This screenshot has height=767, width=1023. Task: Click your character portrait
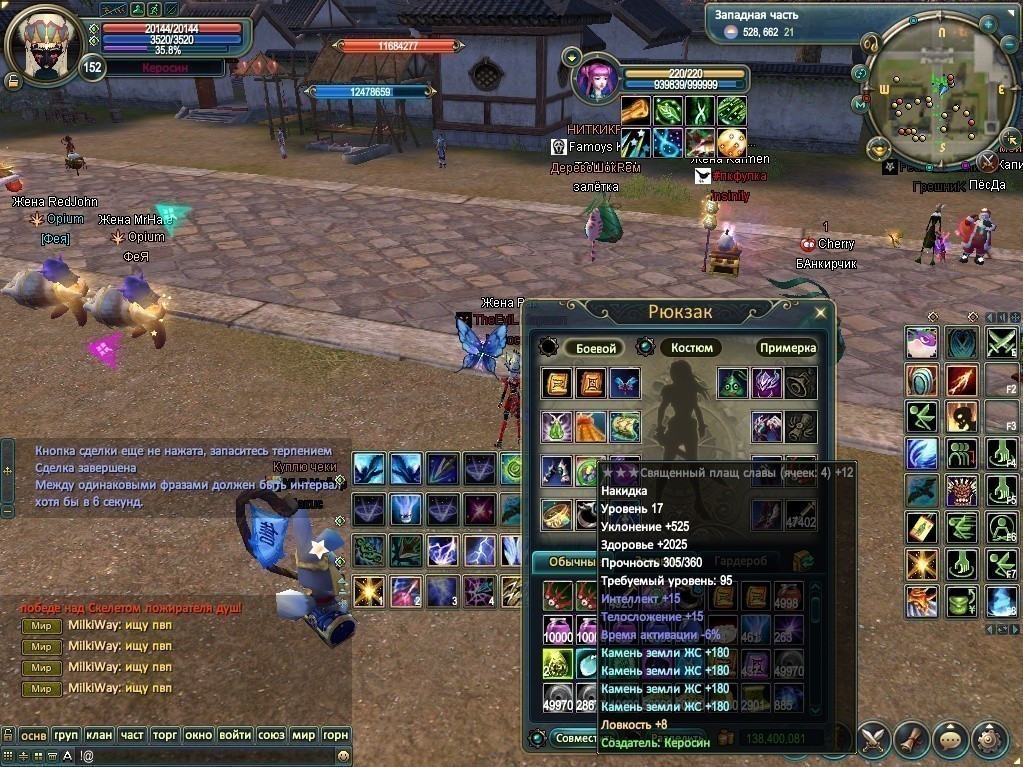[43, 47]
